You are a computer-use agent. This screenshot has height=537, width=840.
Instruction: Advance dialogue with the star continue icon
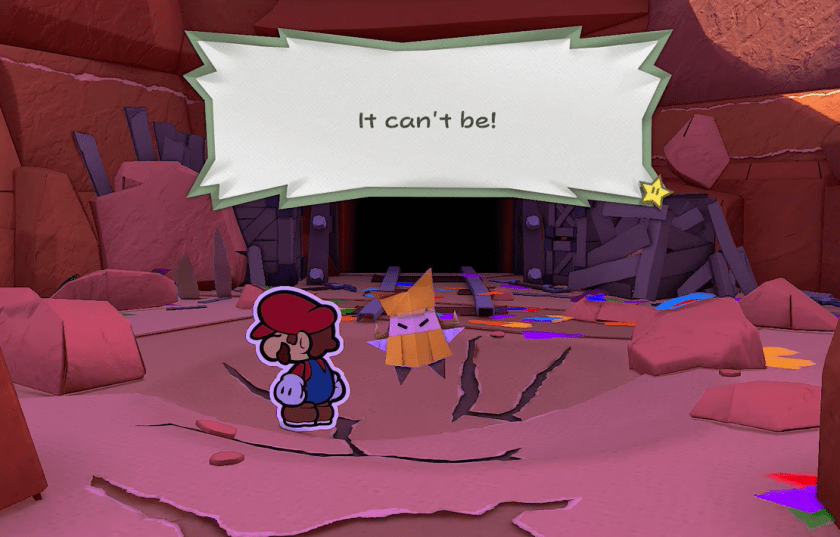tap(655, 189)
